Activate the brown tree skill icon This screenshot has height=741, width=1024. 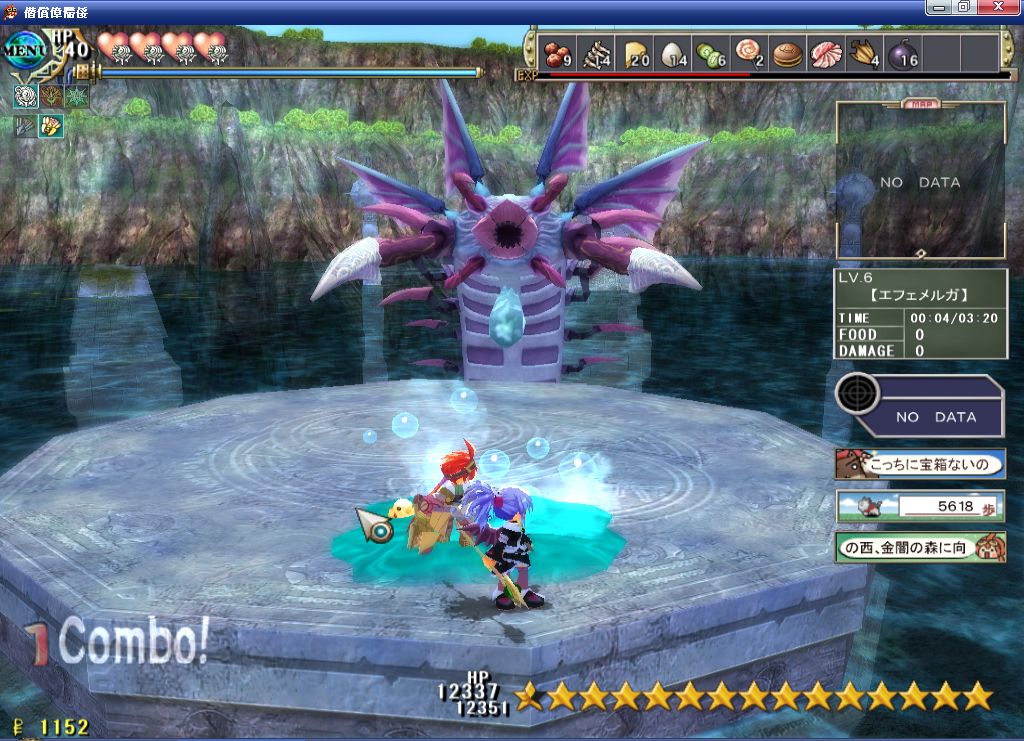pyautogui.click(x=51, y=97)
